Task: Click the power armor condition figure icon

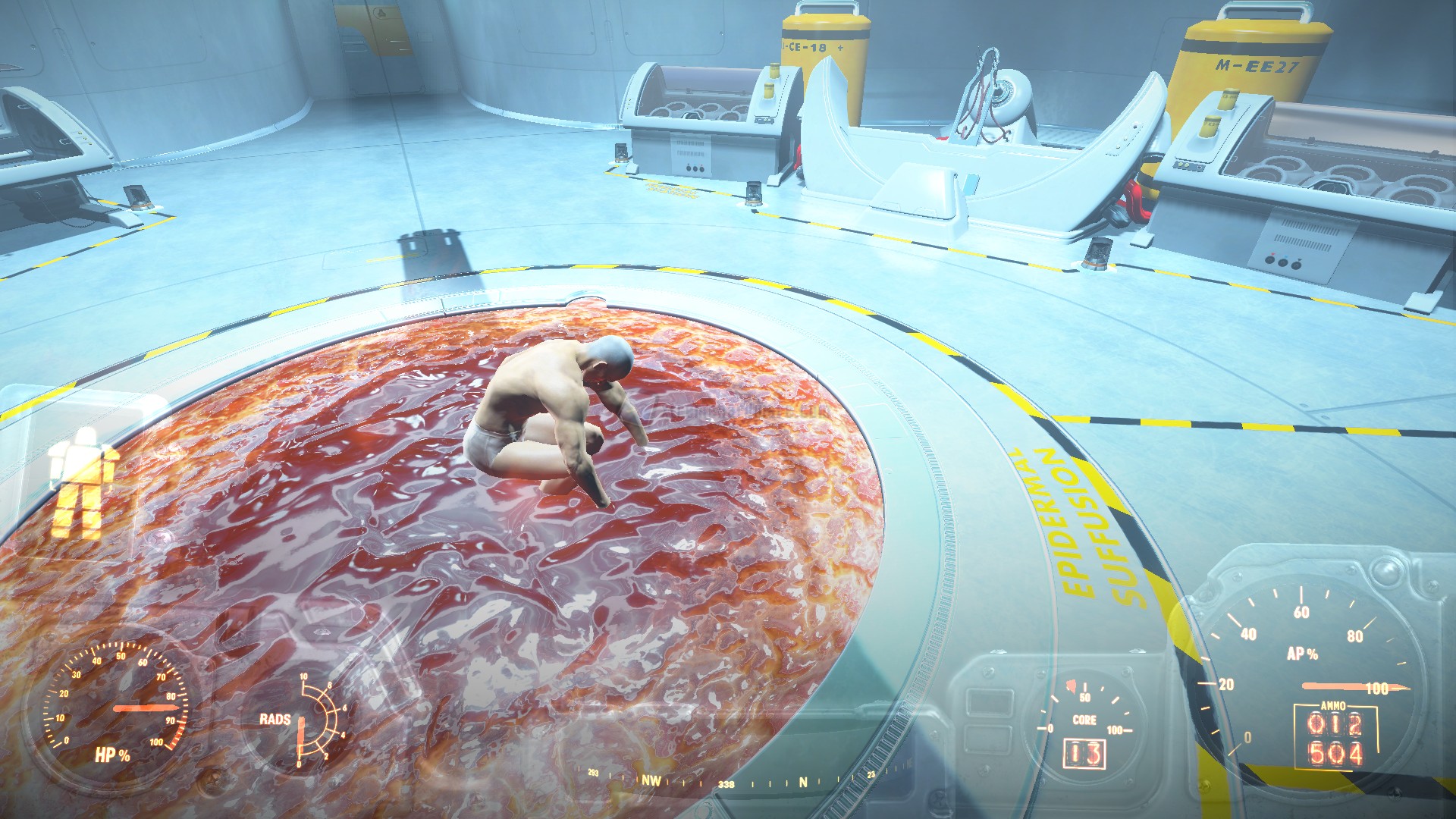Action: coord(83,481)
